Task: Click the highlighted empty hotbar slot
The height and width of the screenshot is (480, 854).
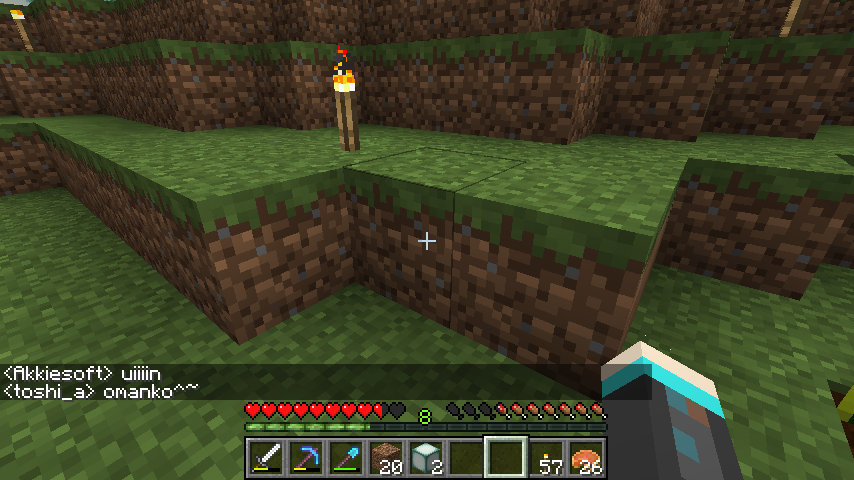Action: (x=506, y=458)
